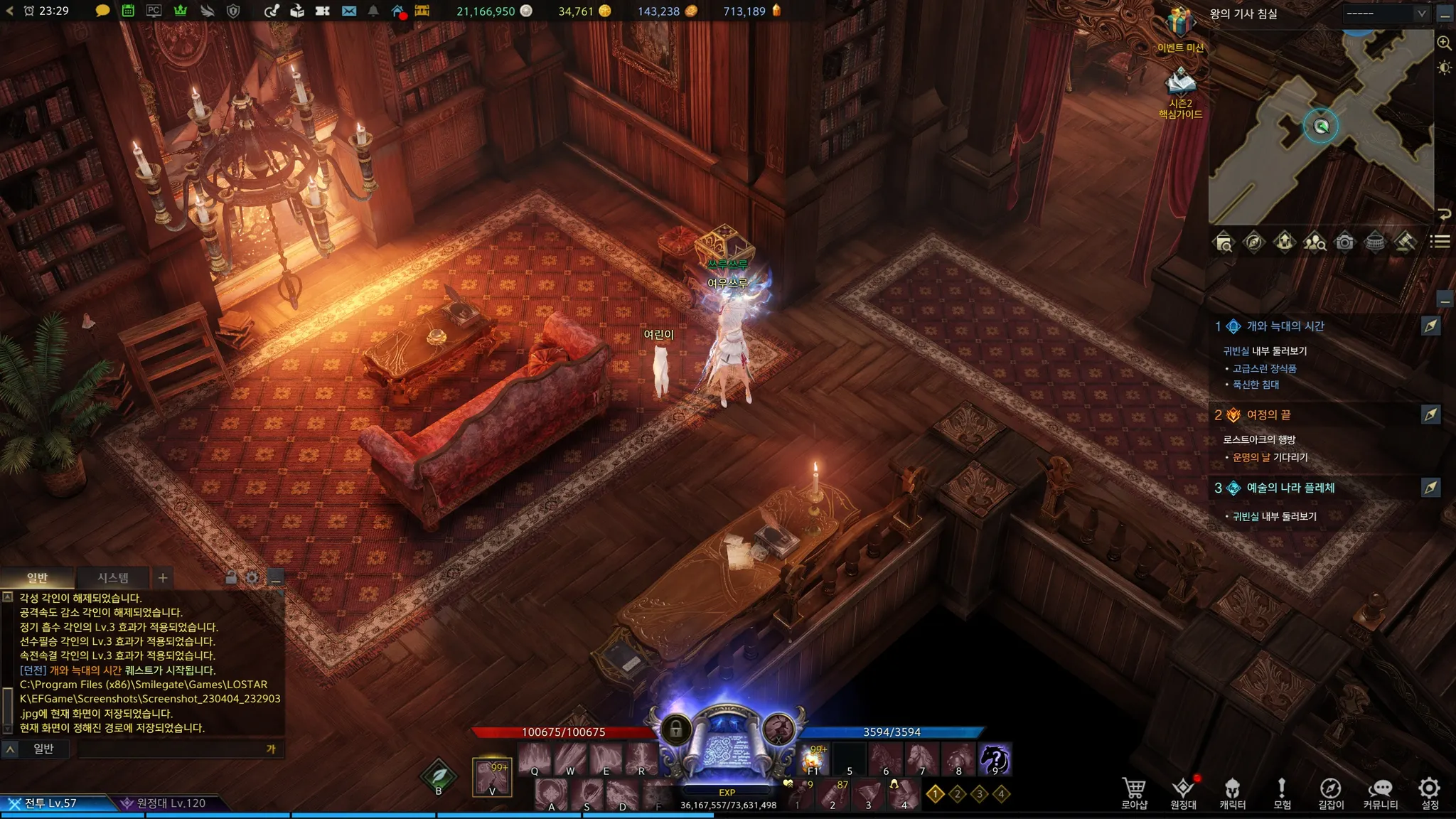Click the camera screenshot icon below minimap
The height and width of the screenshot is (819, 1456).
(1344, 242)
